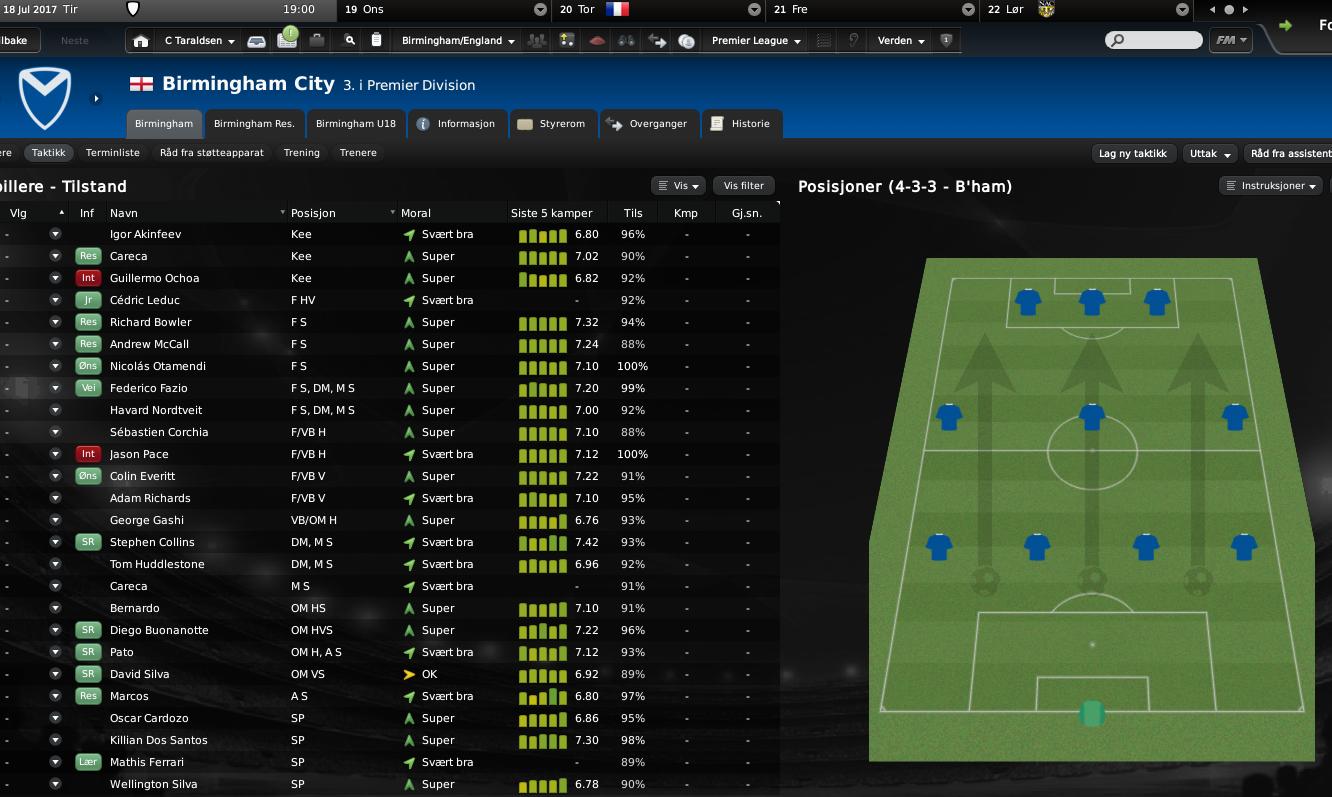This screenshot has width=1332, height=797.
Task: Open the Birmingham Res. tab
Action: 254,124
